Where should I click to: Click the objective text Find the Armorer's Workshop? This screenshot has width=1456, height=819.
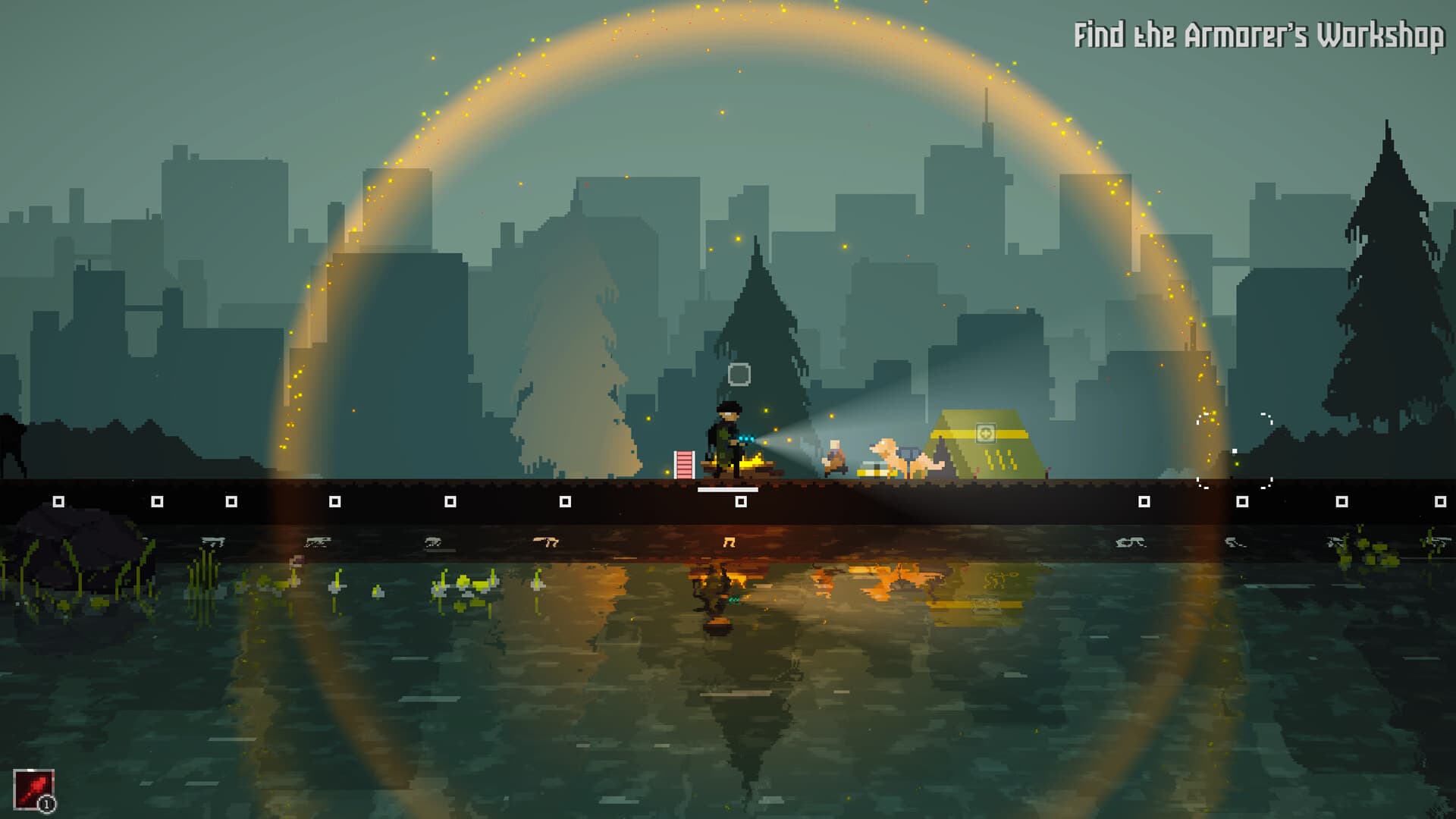point(1259,34)
